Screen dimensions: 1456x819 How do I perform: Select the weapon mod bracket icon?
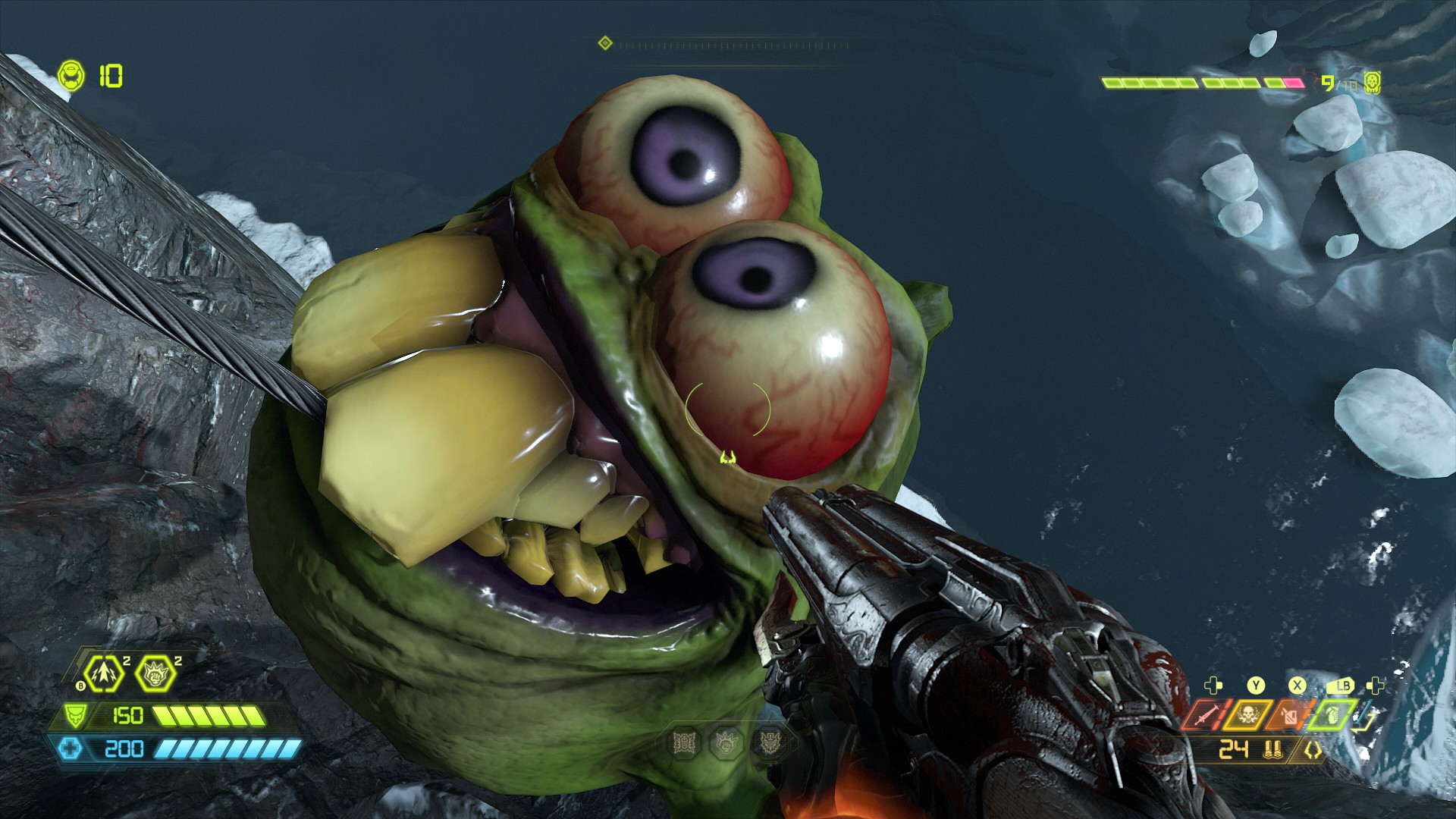click(1313, 751)
